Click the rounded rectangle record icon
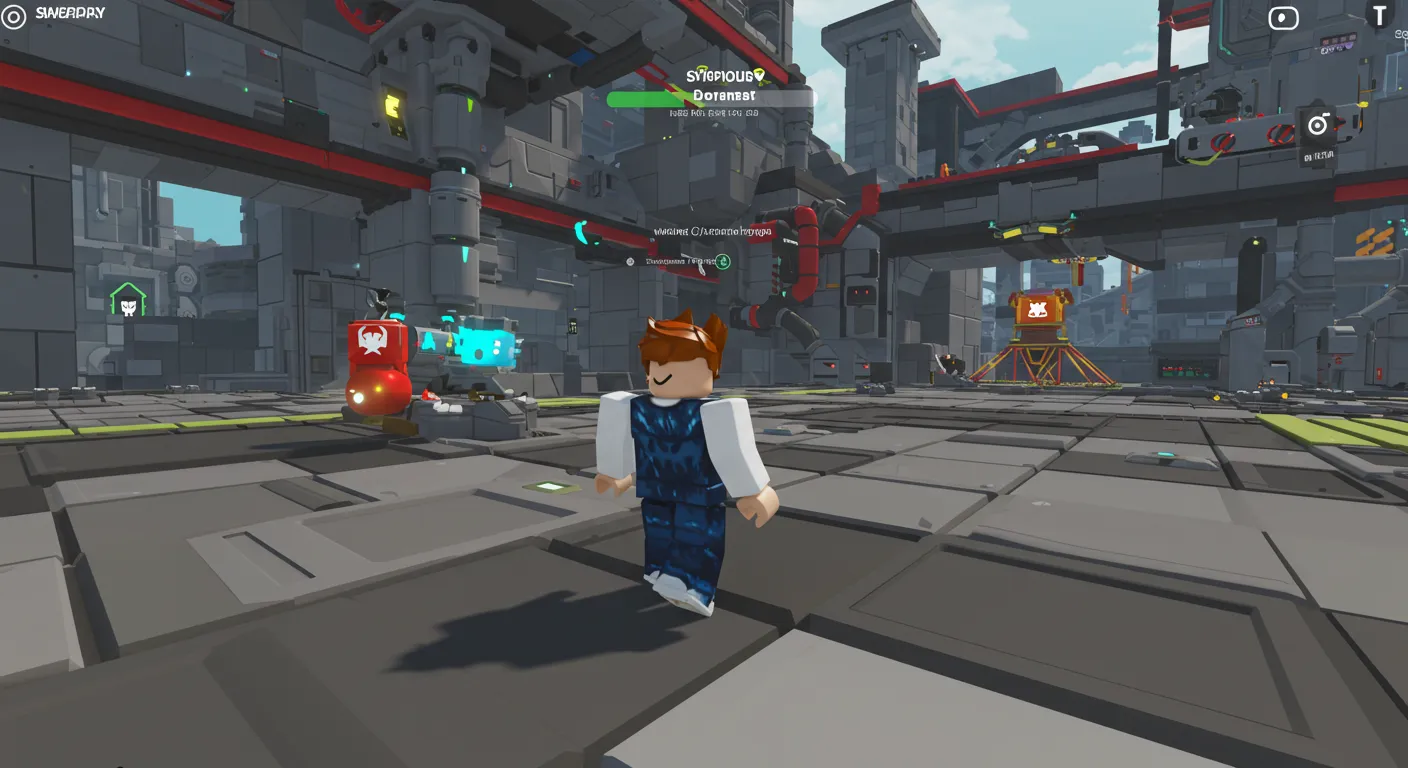Viewport: 1408px width, 768px height. coord(1283,18)
